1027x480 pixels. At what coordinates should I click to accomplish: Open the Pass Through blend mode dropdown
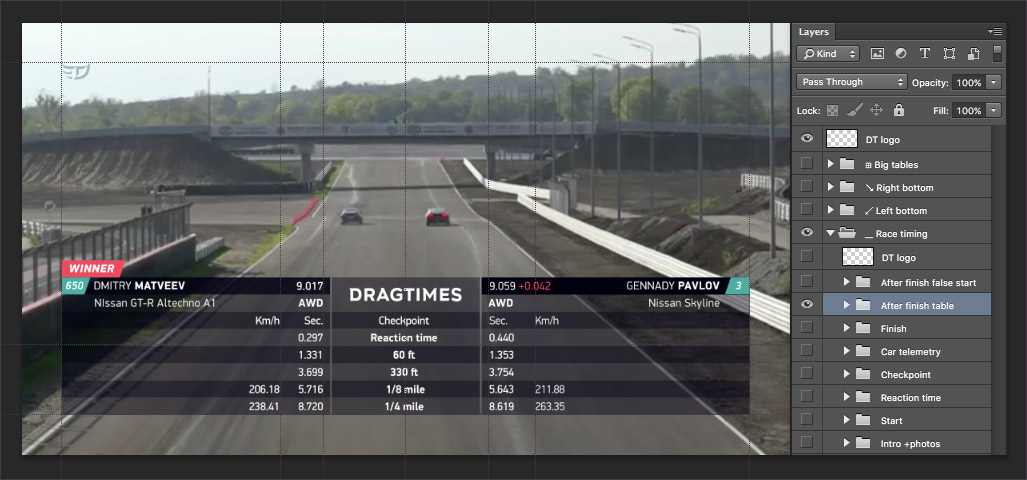[x=853, y=82]
